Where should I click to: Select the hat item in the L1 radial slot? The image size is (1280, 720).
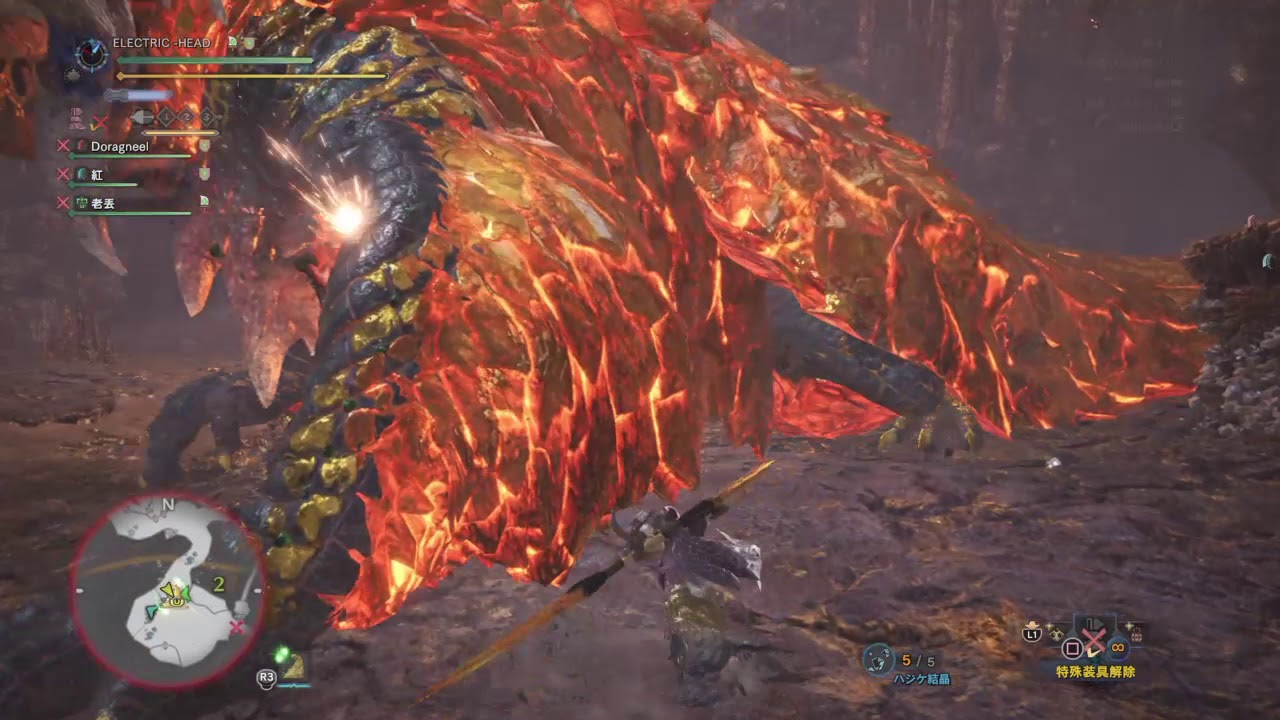[x=1033, y=624]
